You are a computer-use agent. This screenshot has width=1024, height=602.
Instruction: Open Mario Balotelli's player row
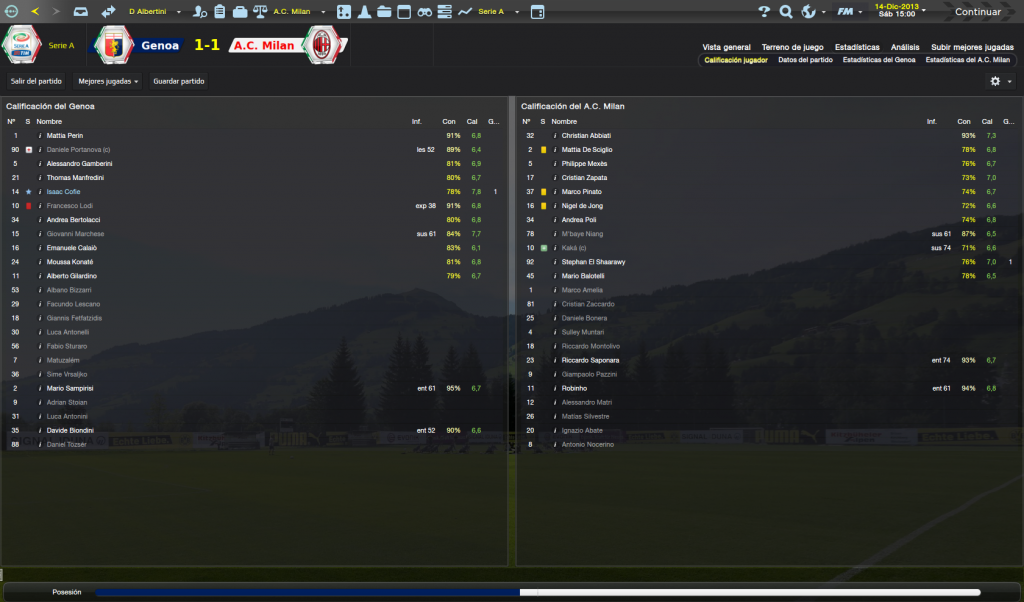click(585, 275)
